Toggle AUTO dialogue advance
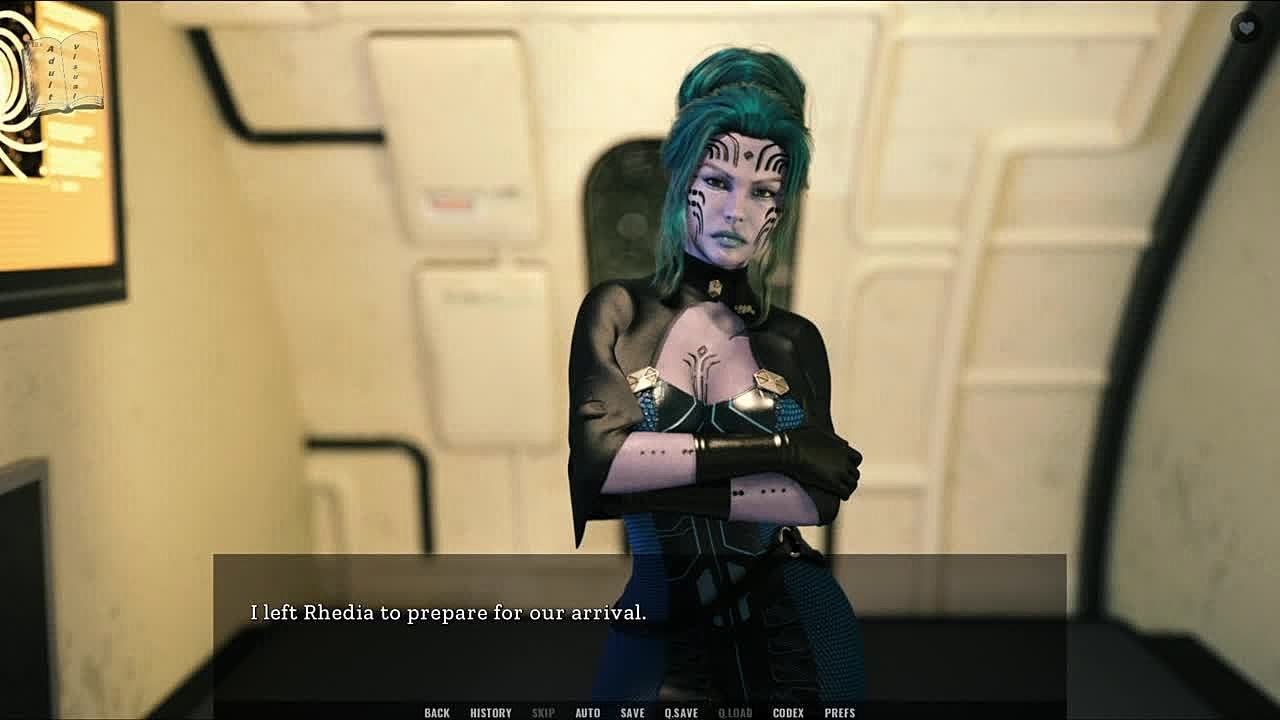This screenshot has width=1280, height=720. [x=588, y=712]
